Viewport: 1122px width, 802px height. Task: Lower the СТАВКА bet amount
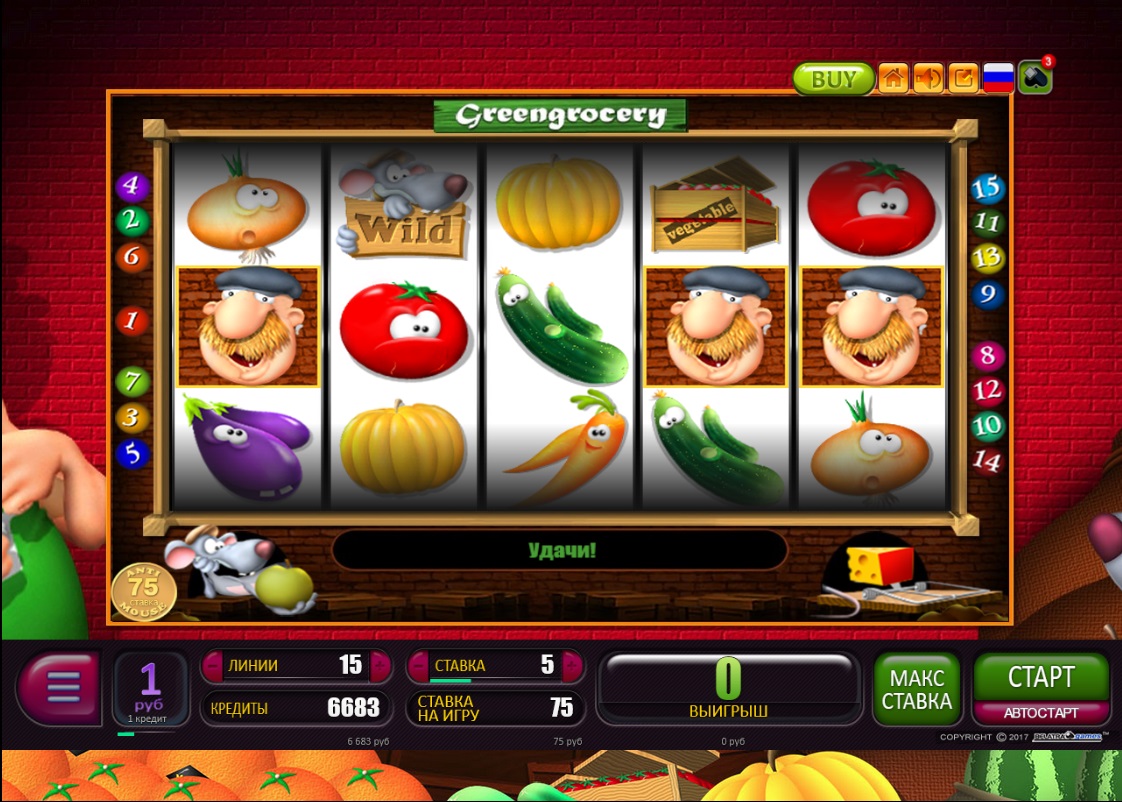(418, 665)
